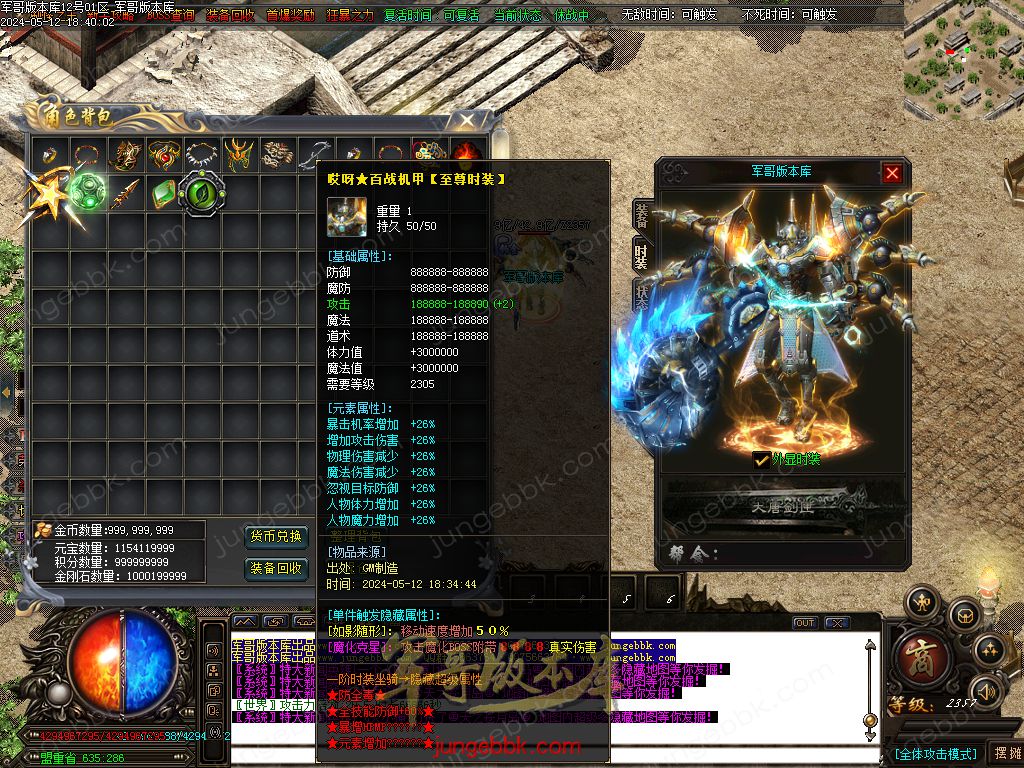
Task: Change the 全体攻击模式 attack mode
Action: 935,753
